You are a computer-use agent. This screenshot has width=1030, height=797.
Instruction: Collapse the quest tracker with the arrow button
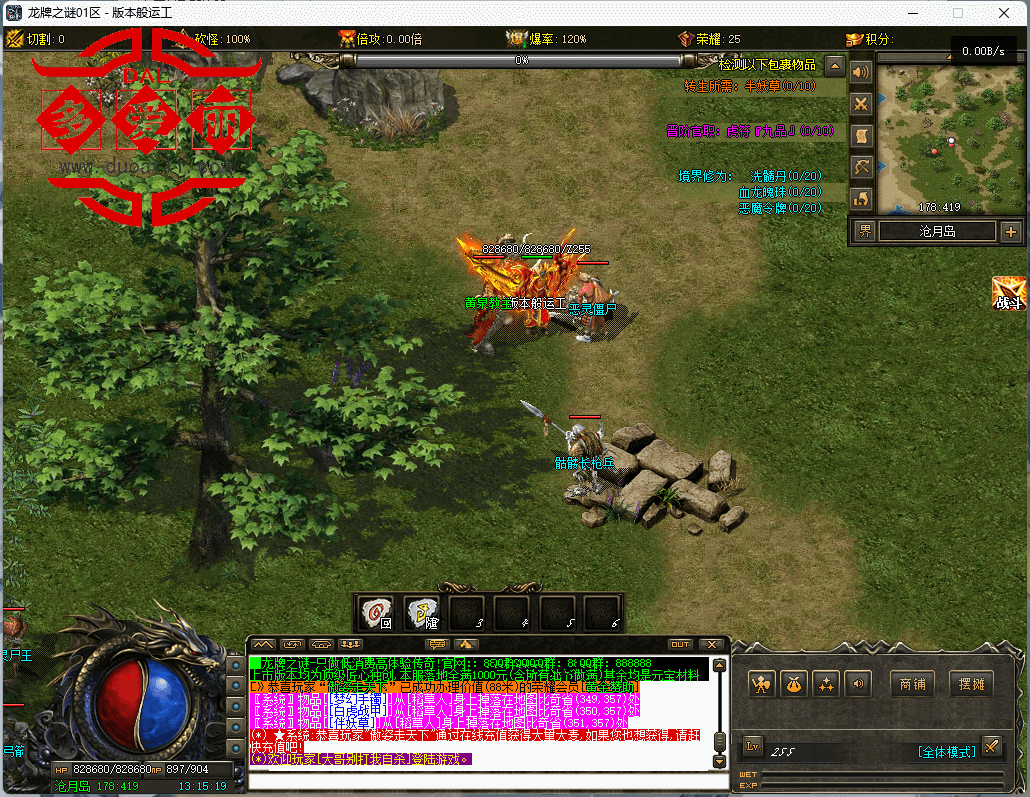tap(835, 67)
